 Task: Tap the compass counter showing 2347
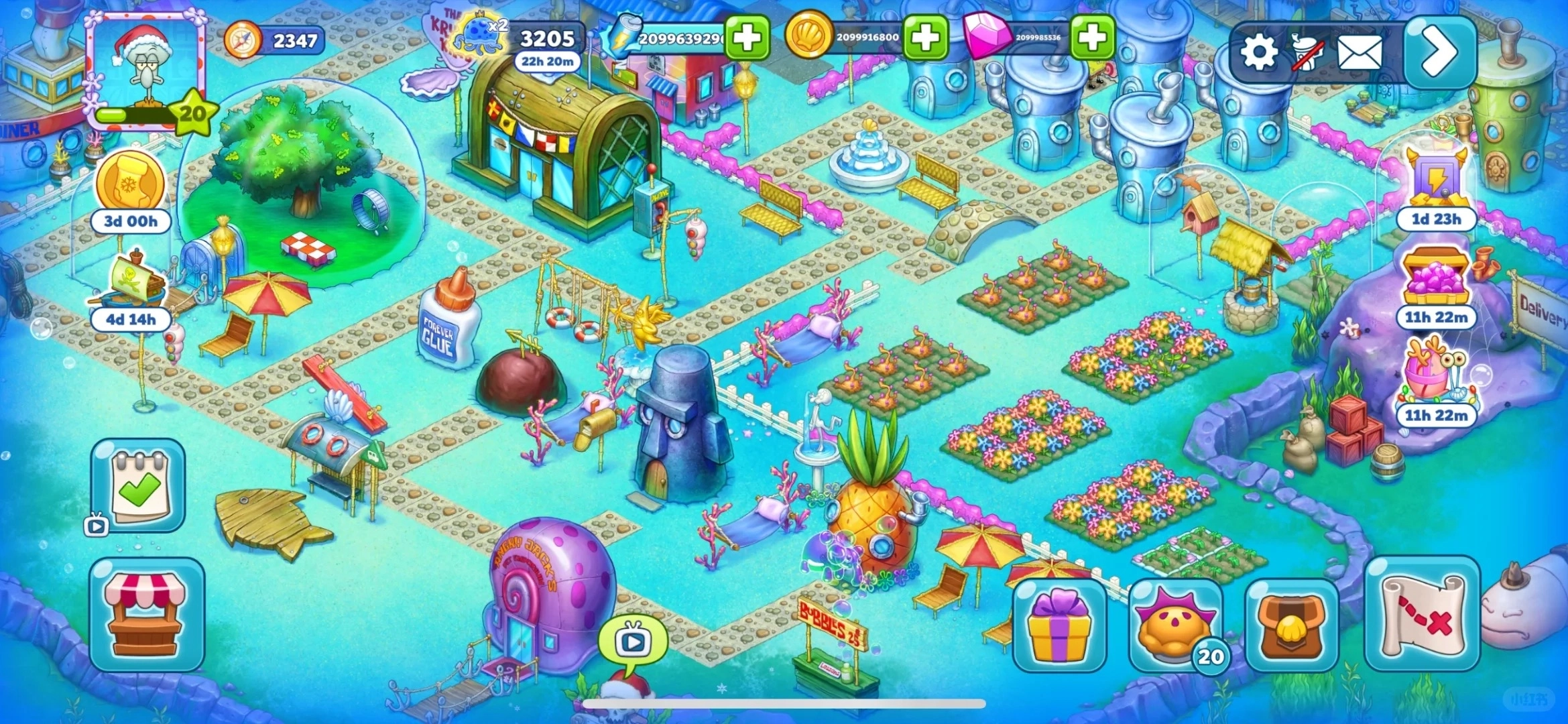275,41
